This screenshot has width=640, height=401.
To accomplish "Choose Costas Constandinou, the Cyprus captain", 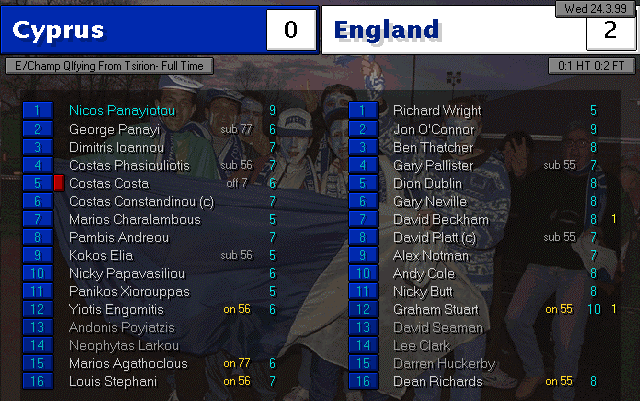I will [141, 201].
